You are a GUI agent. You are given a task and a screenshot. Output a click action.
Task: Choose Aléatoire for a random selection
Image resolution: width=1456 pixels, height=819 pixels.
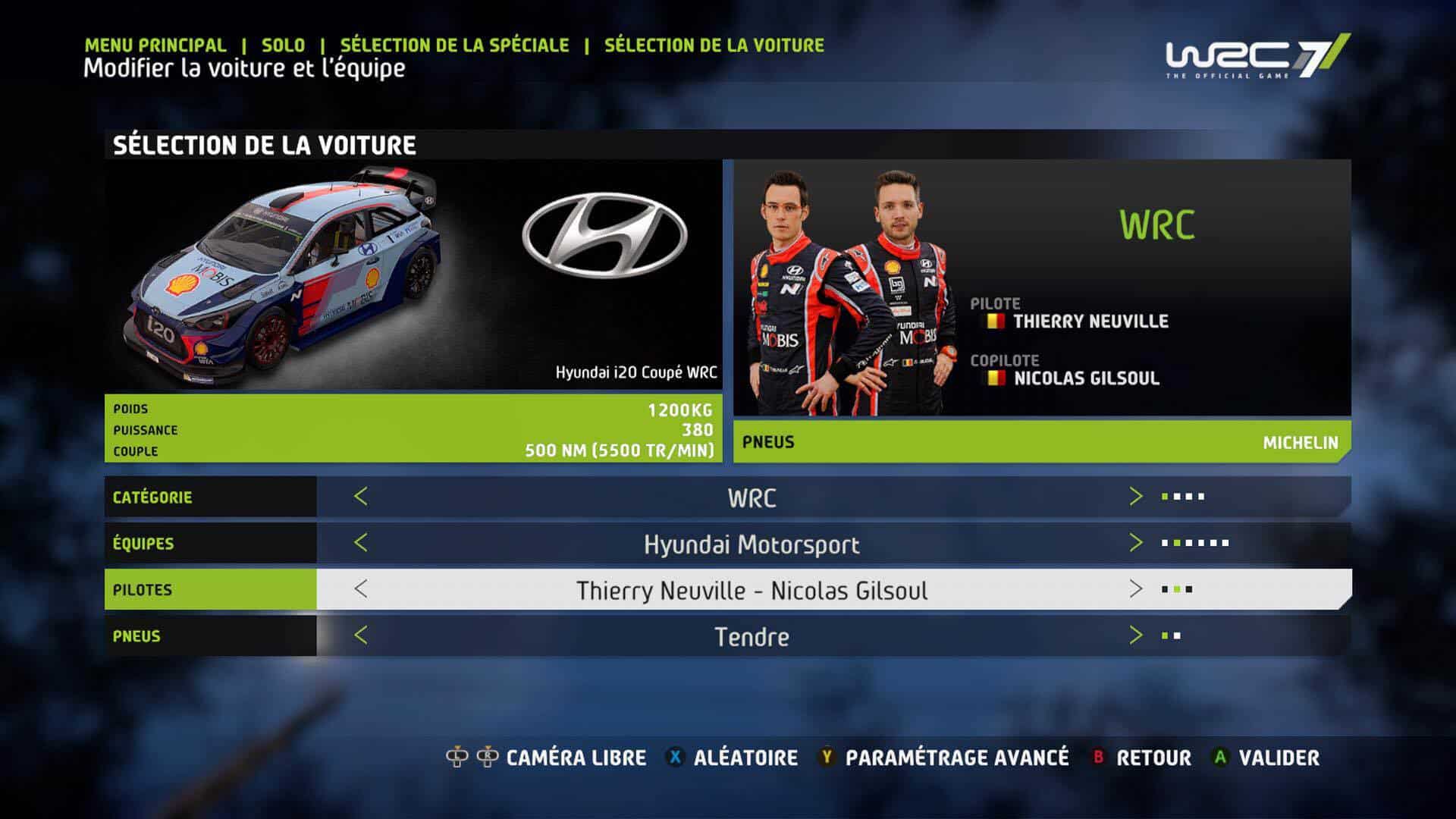pos(745,758)
